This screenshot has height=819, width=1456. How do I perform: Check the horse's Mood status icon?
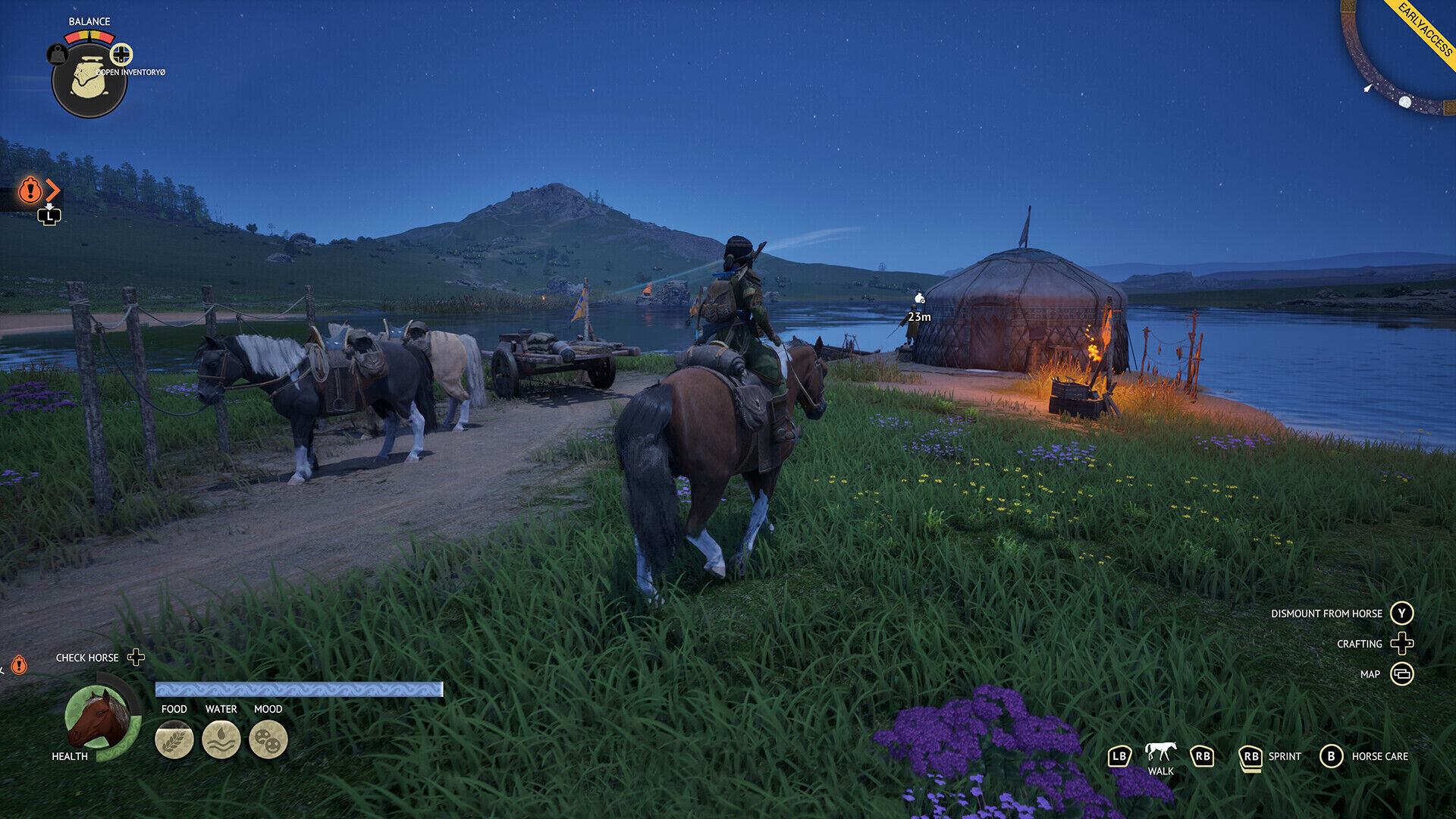tap(268, 739)
